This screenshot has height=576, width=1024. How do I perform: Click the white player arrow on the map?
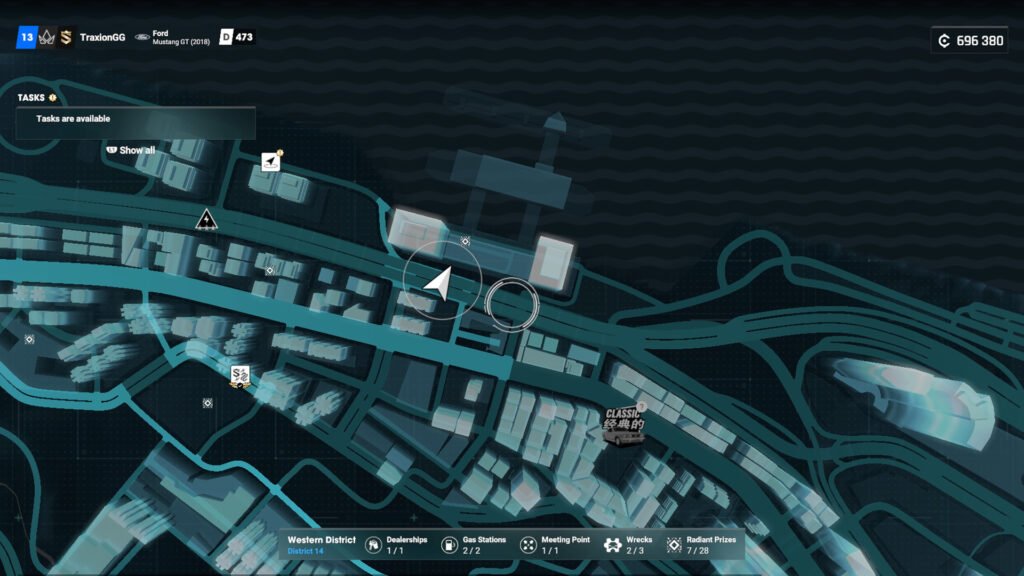click(x=439, y=284)
